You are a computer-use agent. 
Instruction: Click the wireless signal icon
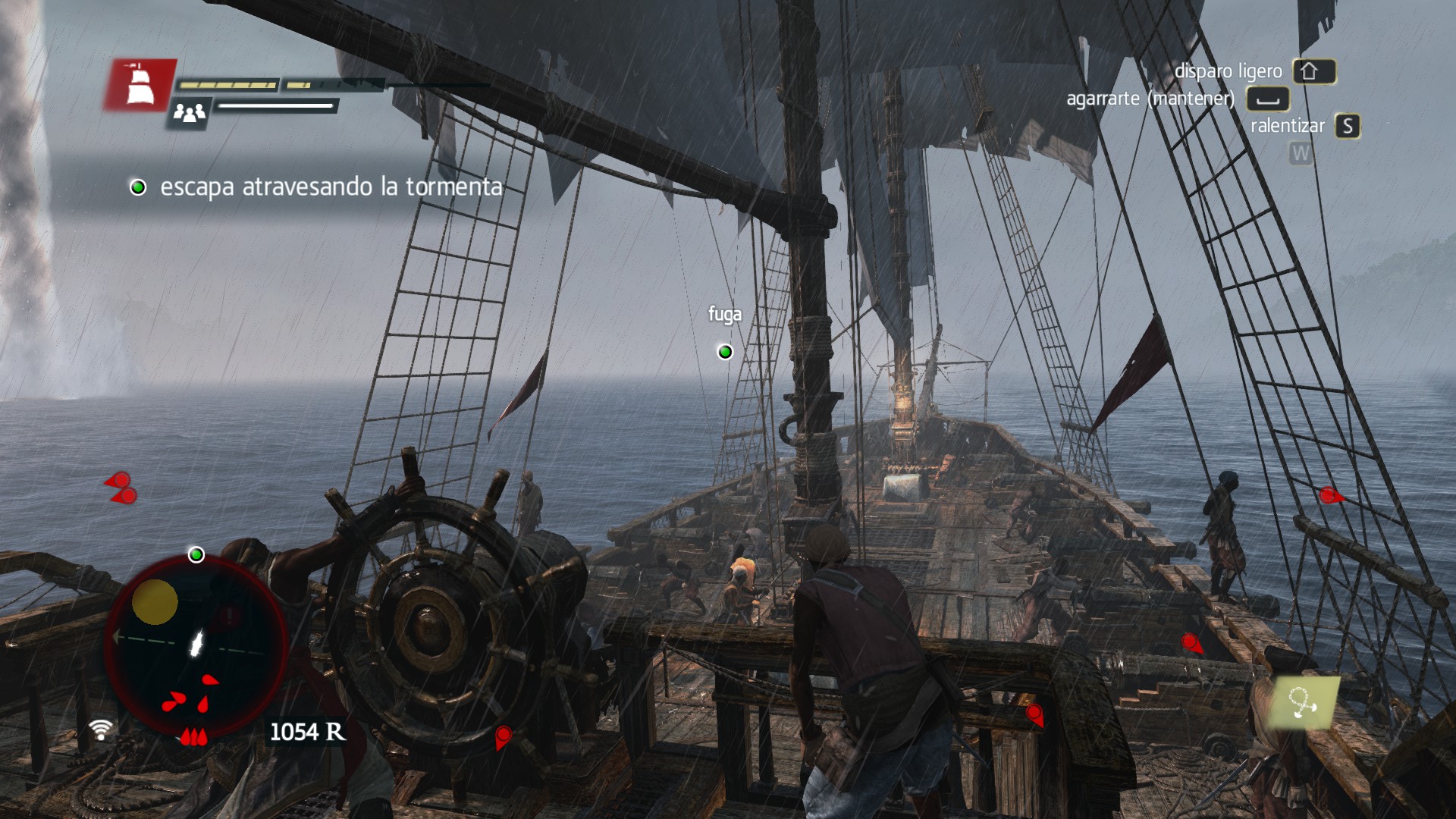[100, 730]
